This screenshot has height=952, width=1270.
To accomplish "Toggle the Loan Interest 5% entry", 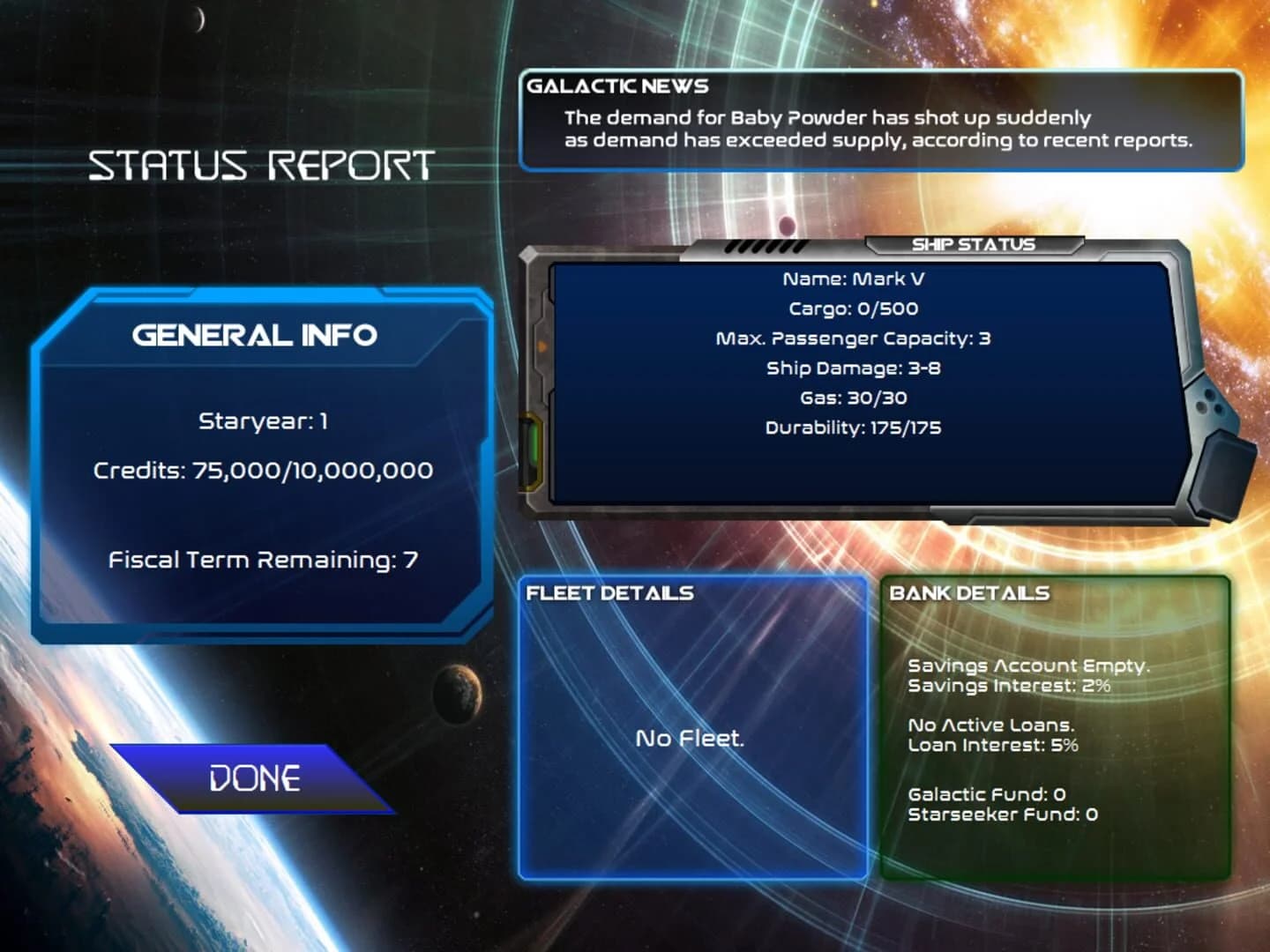I will (x=993, y=746).
